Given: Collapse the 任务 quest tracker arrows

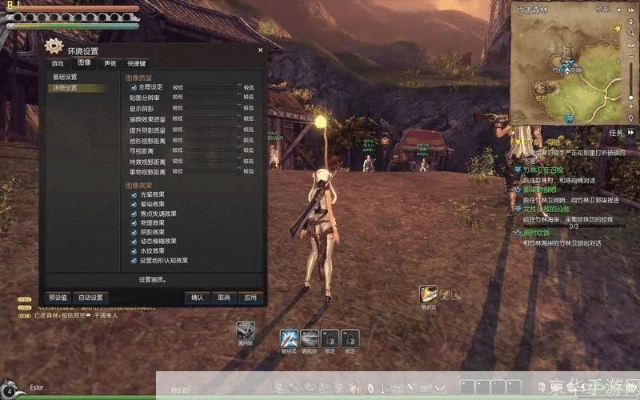Looking at the screenshot, I should point(632,131).
